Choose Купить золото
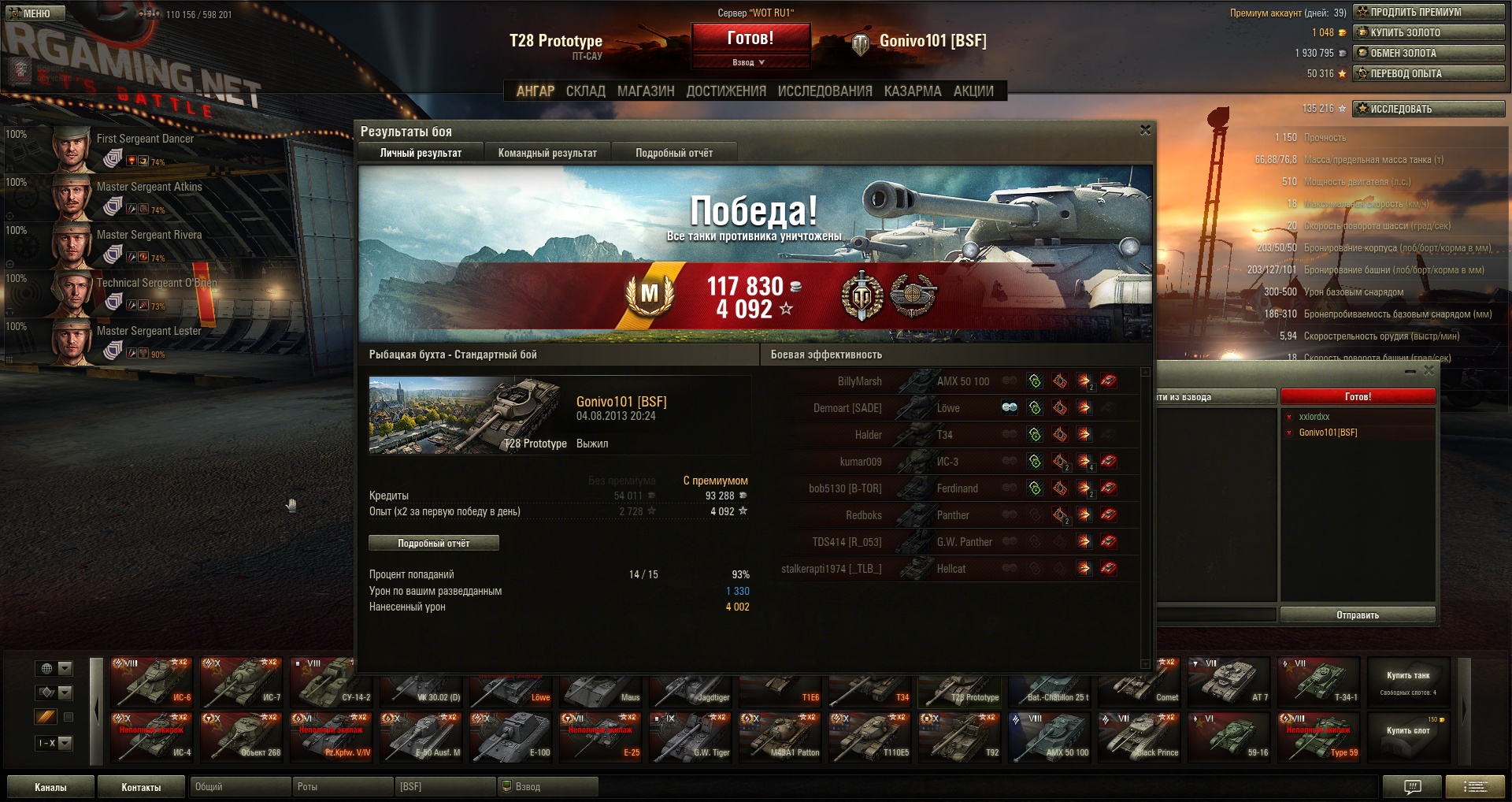The image size is (1512, 802). (x=1429, y=32)
